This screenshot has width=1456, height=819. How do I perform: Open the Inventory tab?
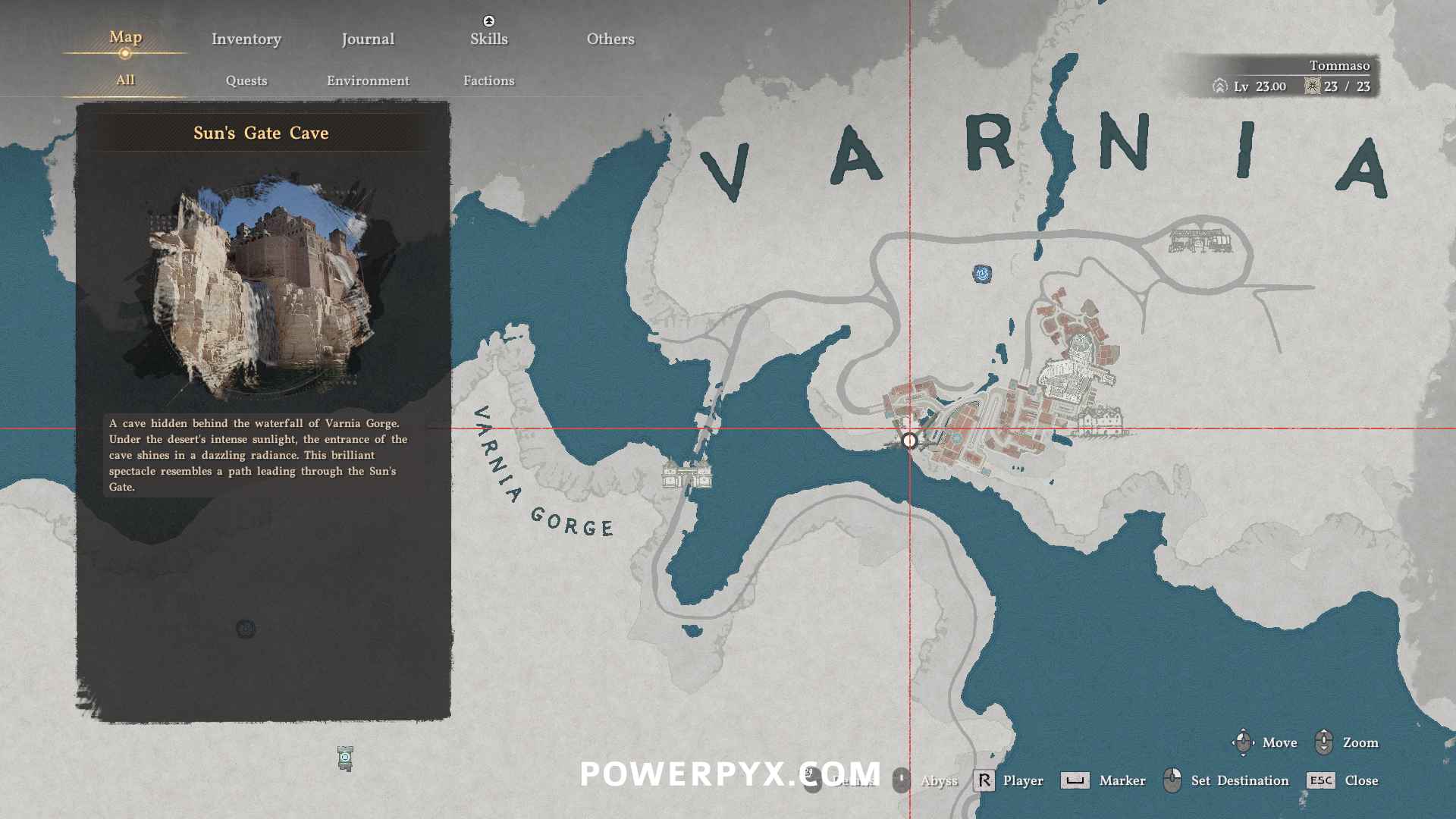pyautogui.click(x=246, y=39)
